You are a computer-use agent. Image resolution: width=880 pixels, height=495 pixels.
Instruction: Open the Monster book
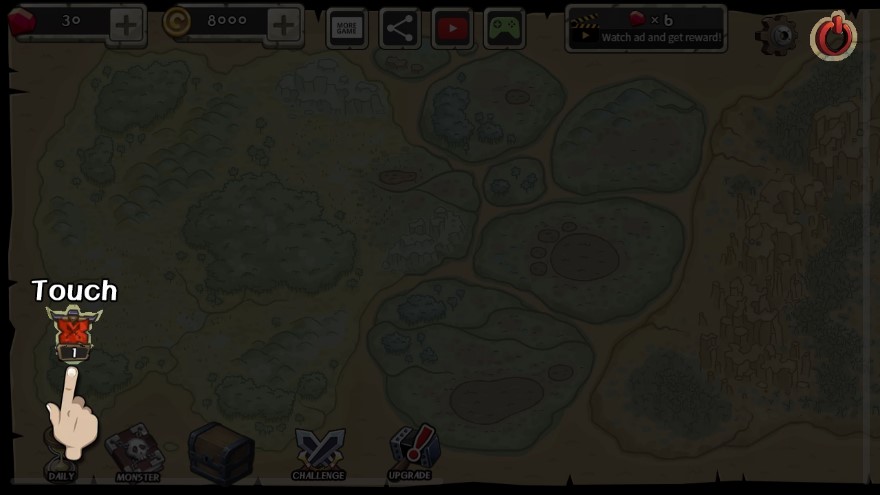[x=136, y=452]
